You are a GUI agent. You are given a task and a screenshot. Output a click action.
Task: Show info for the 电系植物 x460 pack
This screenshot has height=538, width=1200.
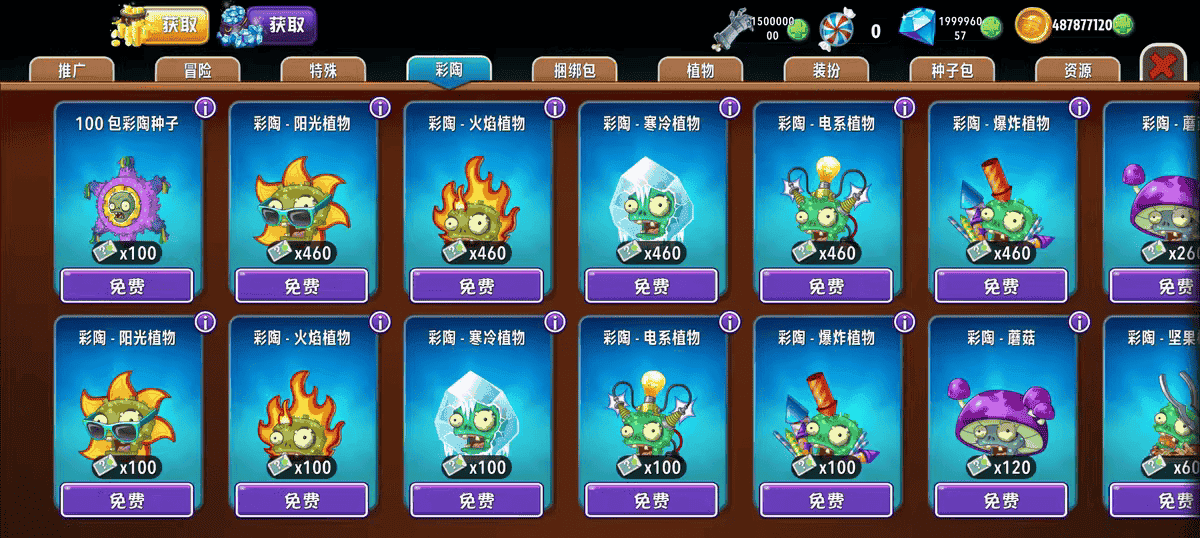[x=904, y=107]
